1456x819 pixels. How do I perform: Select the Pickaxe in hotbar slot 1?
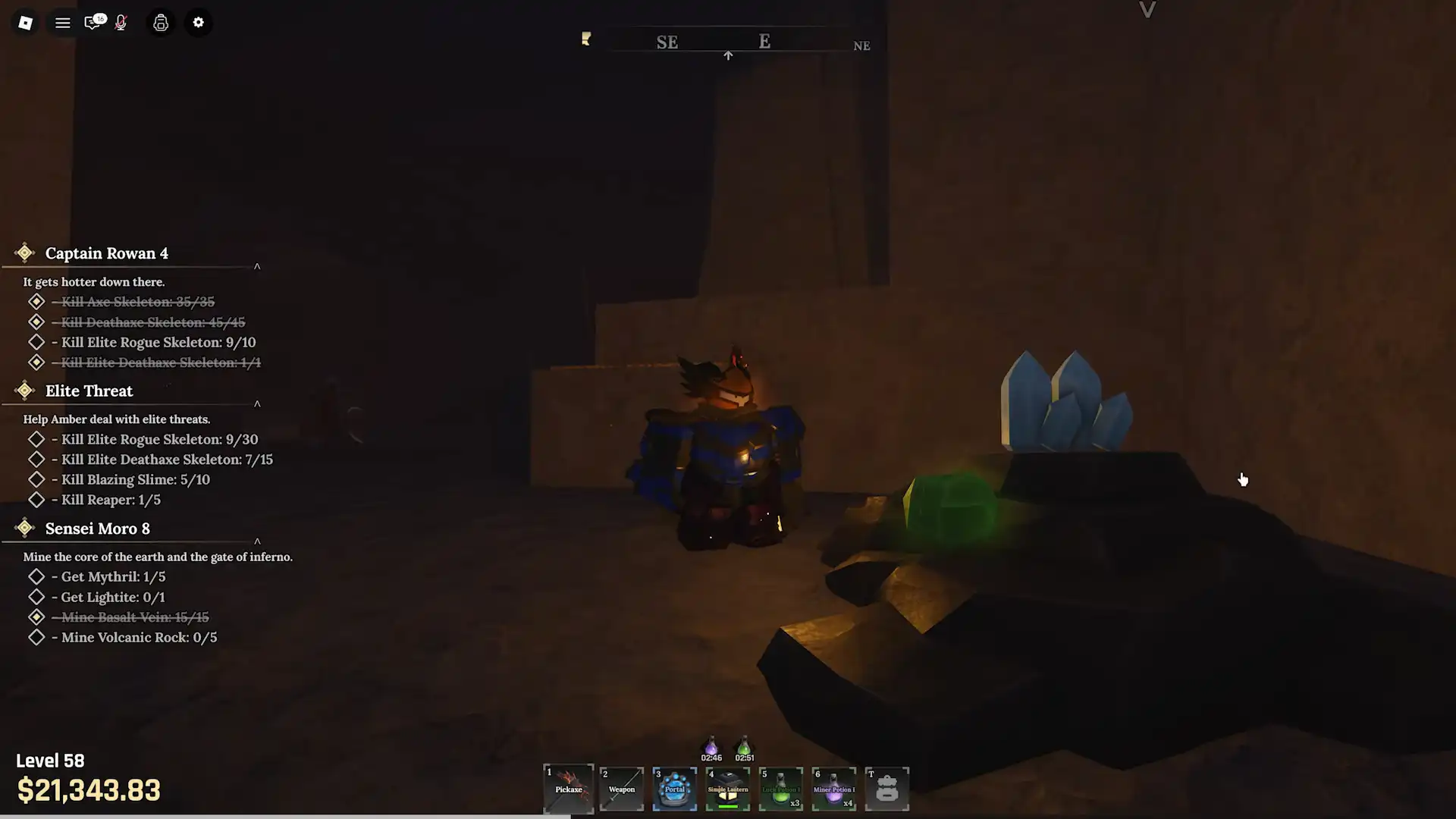point(568,789)
